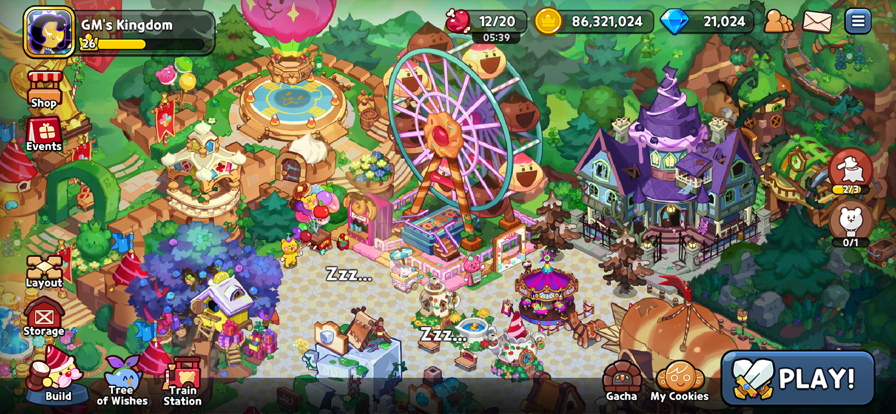Screen dimensions: 896x414
Task: Open the Train Station
Action: (182, 382)
